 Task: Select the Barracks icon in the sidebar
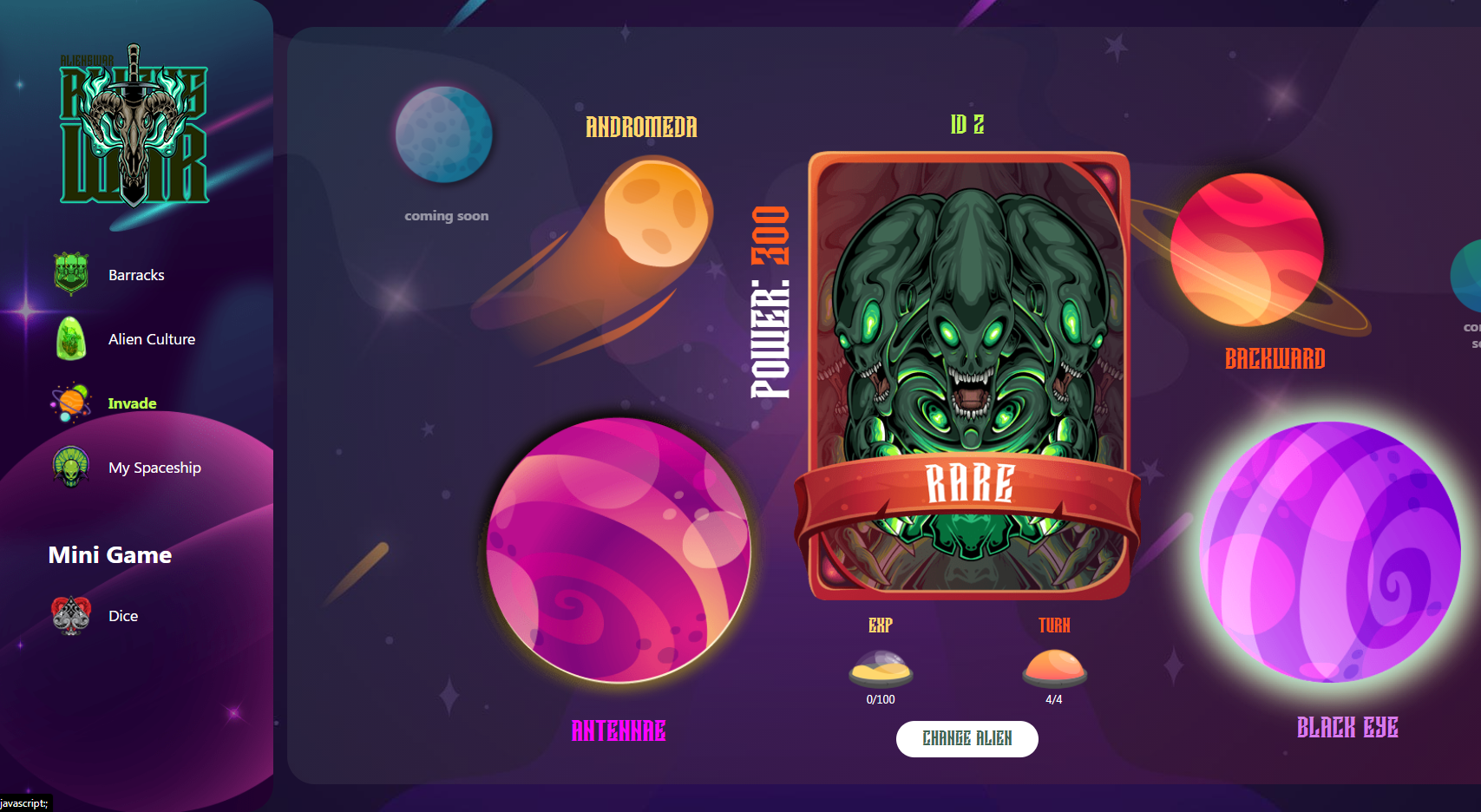point(70,274)
